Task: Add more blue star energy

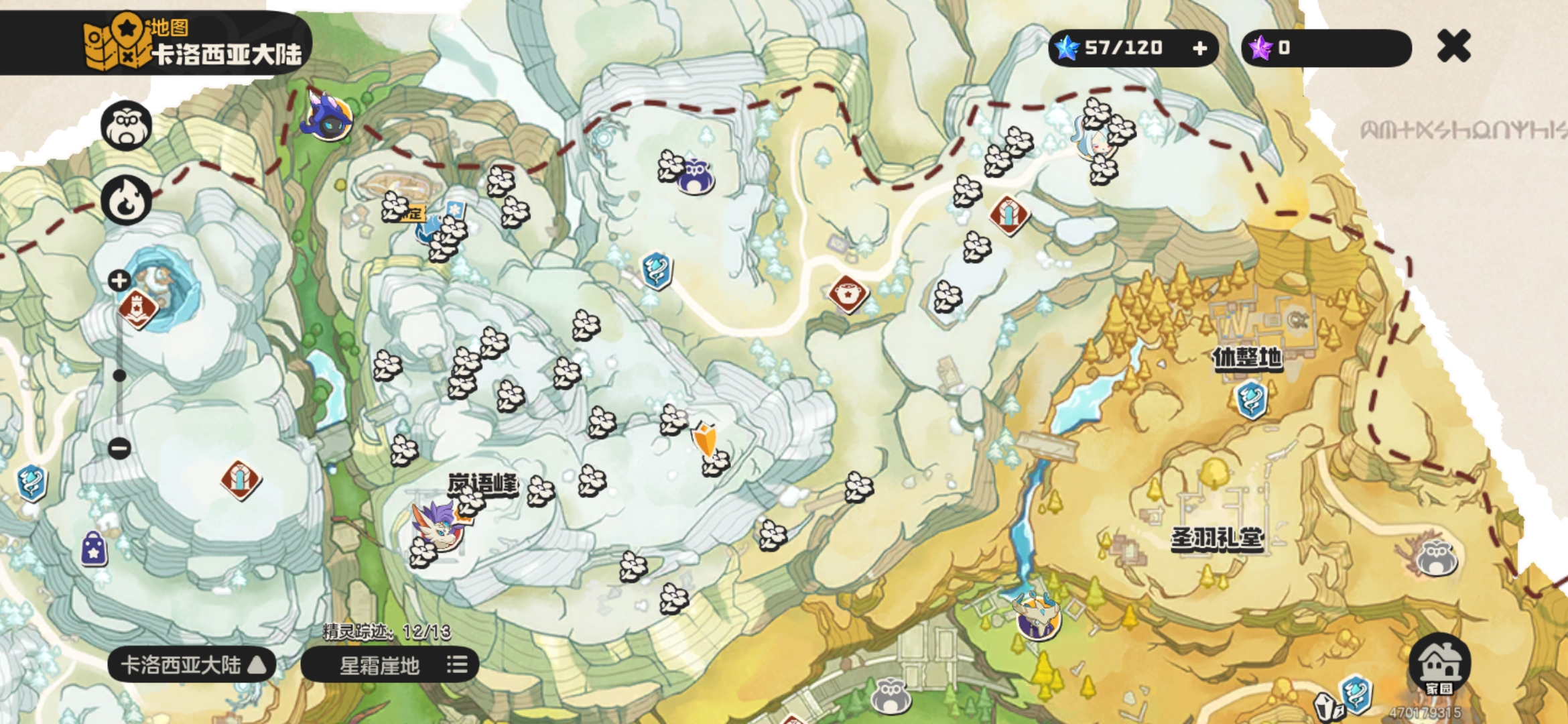Action: [1200, 48]
